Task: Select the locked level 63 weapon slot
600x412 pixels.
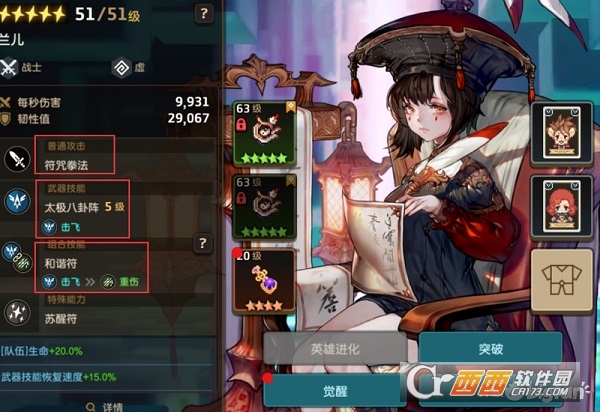Action: click(263, 133)
